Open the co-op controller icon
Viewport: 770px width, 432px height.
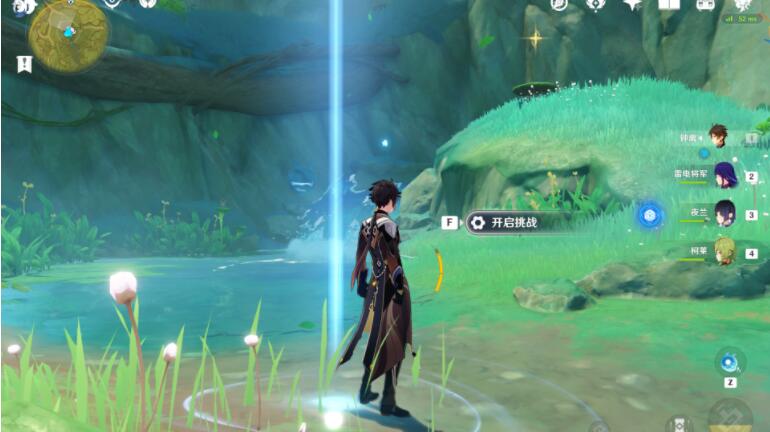[x=705, y=4]
